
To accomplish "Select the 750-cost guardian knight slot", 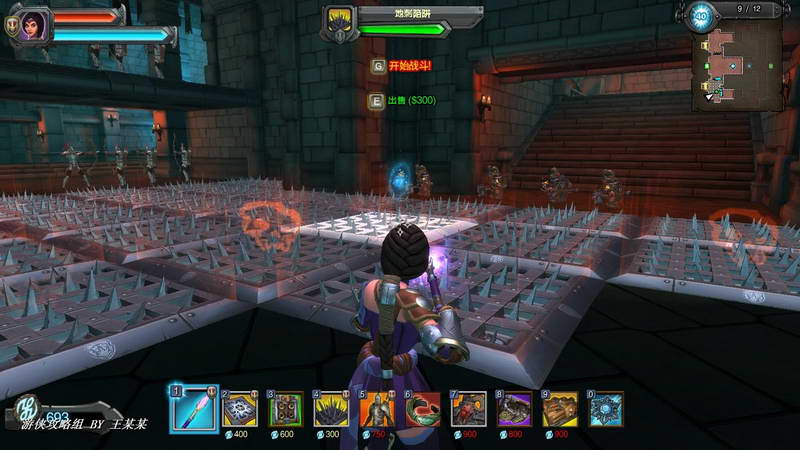I will (x=378, y=409).
